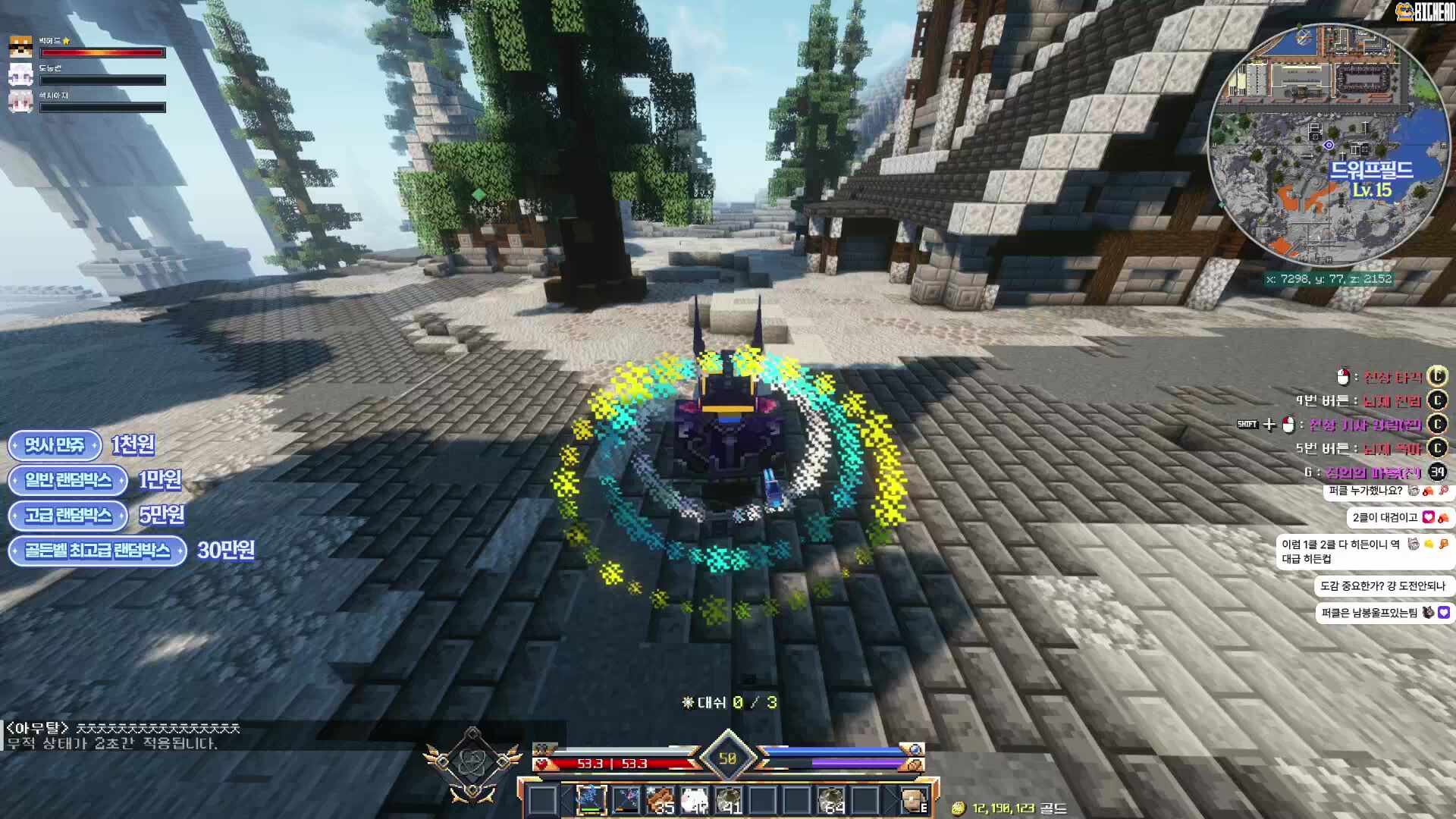The image size is (1456, 819).
Task: Select the white rabbit item slot
Action: [695, 800]
